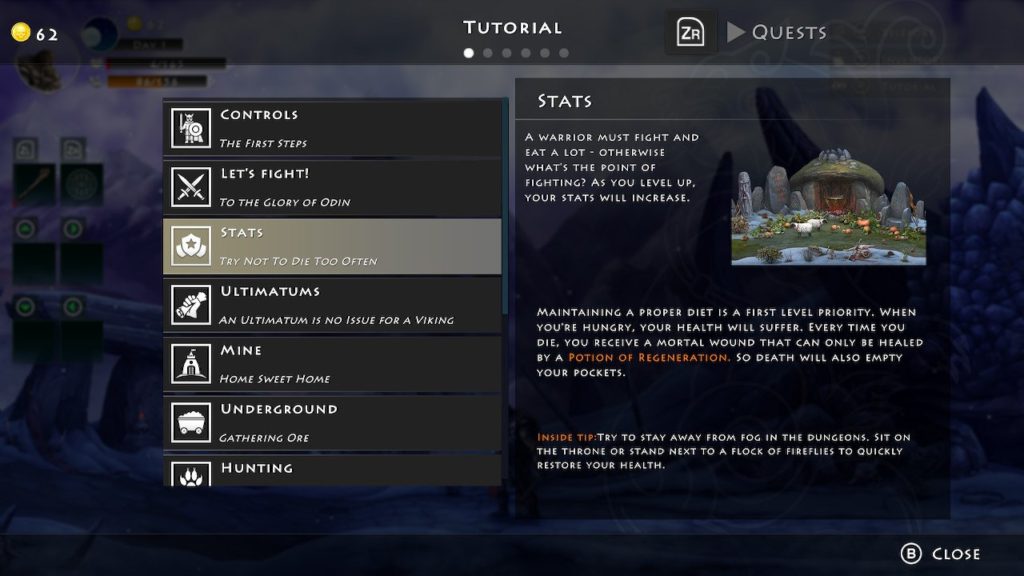Image resolution: width=1024 pixels, height=576 pixels.
Task: Close the tutorial window
Action: click(x=941, y=554)
